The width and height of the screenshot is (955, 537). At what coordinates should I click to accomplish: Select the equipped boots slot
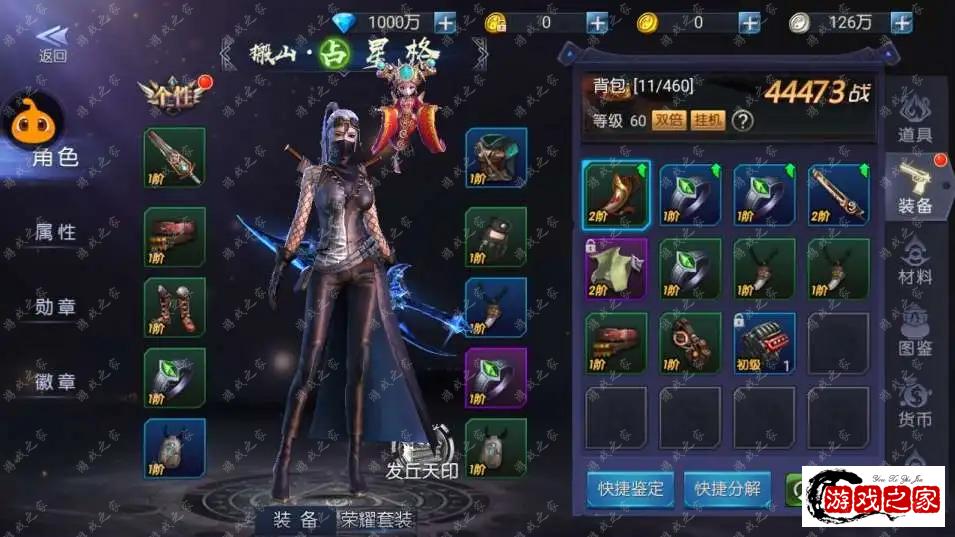point(175,307)
